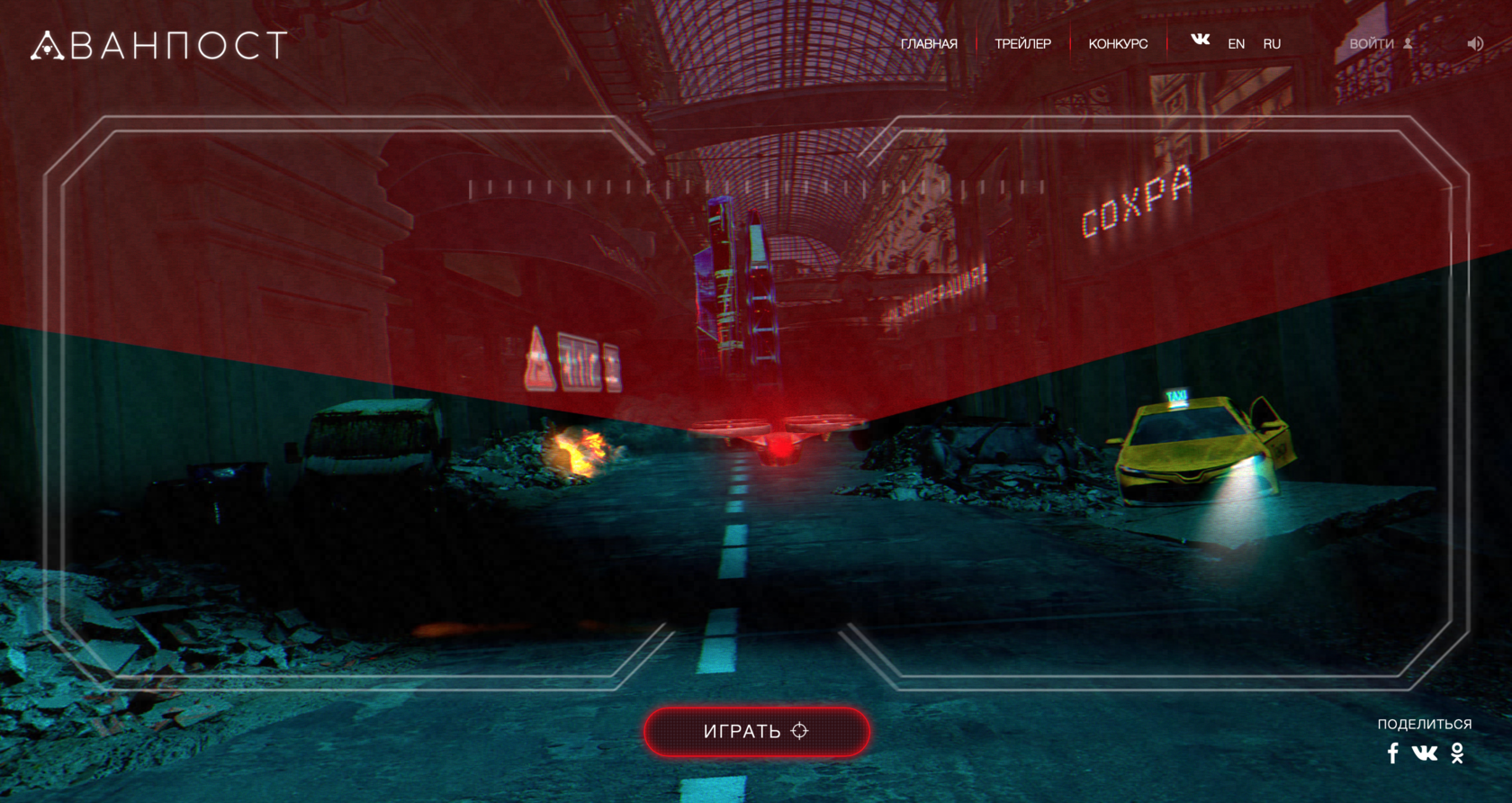The height and width of the screenshot is (803, 1512).
Task: Go to ГЛАВНАЯ page
Action: [x=929, y=44]
